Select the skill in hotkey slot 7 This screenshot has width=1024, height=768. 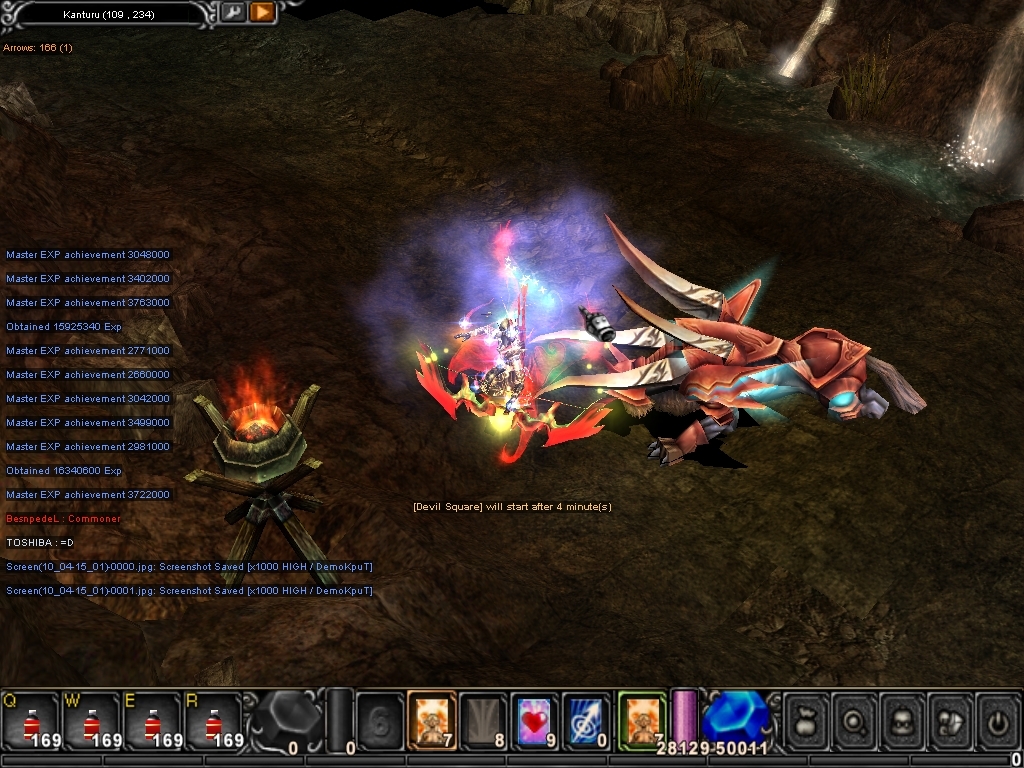click(432, 720)
